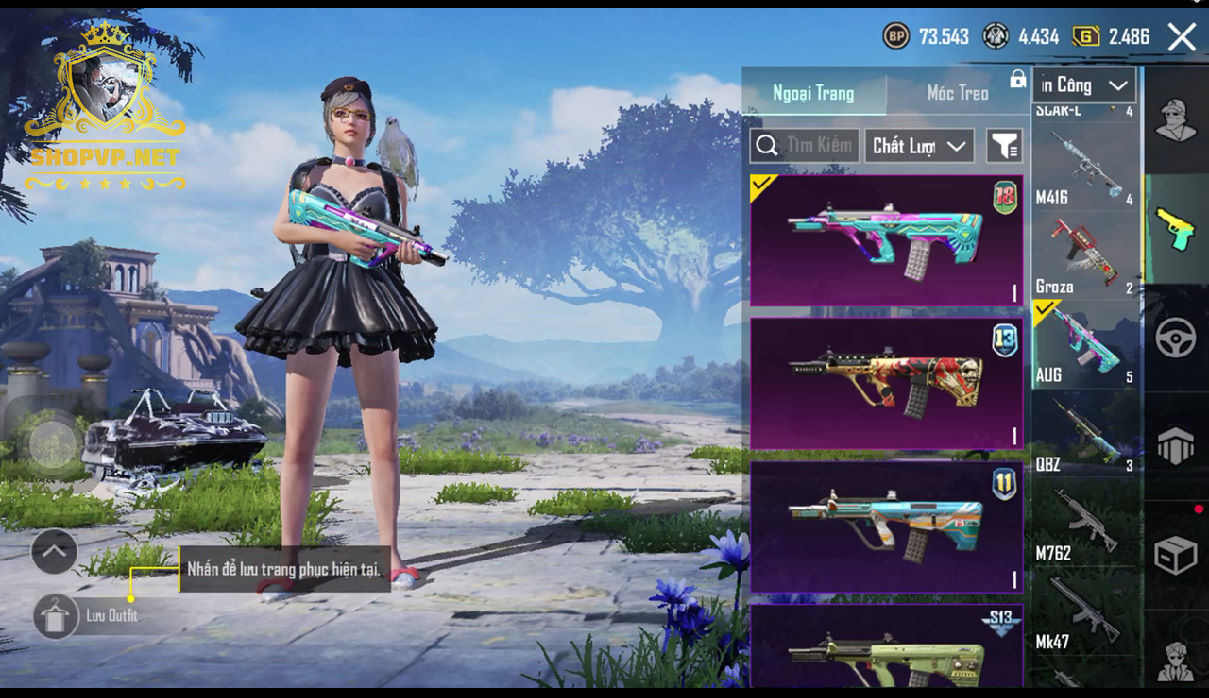Switch to the Móc Treo tab

point(957,93)
